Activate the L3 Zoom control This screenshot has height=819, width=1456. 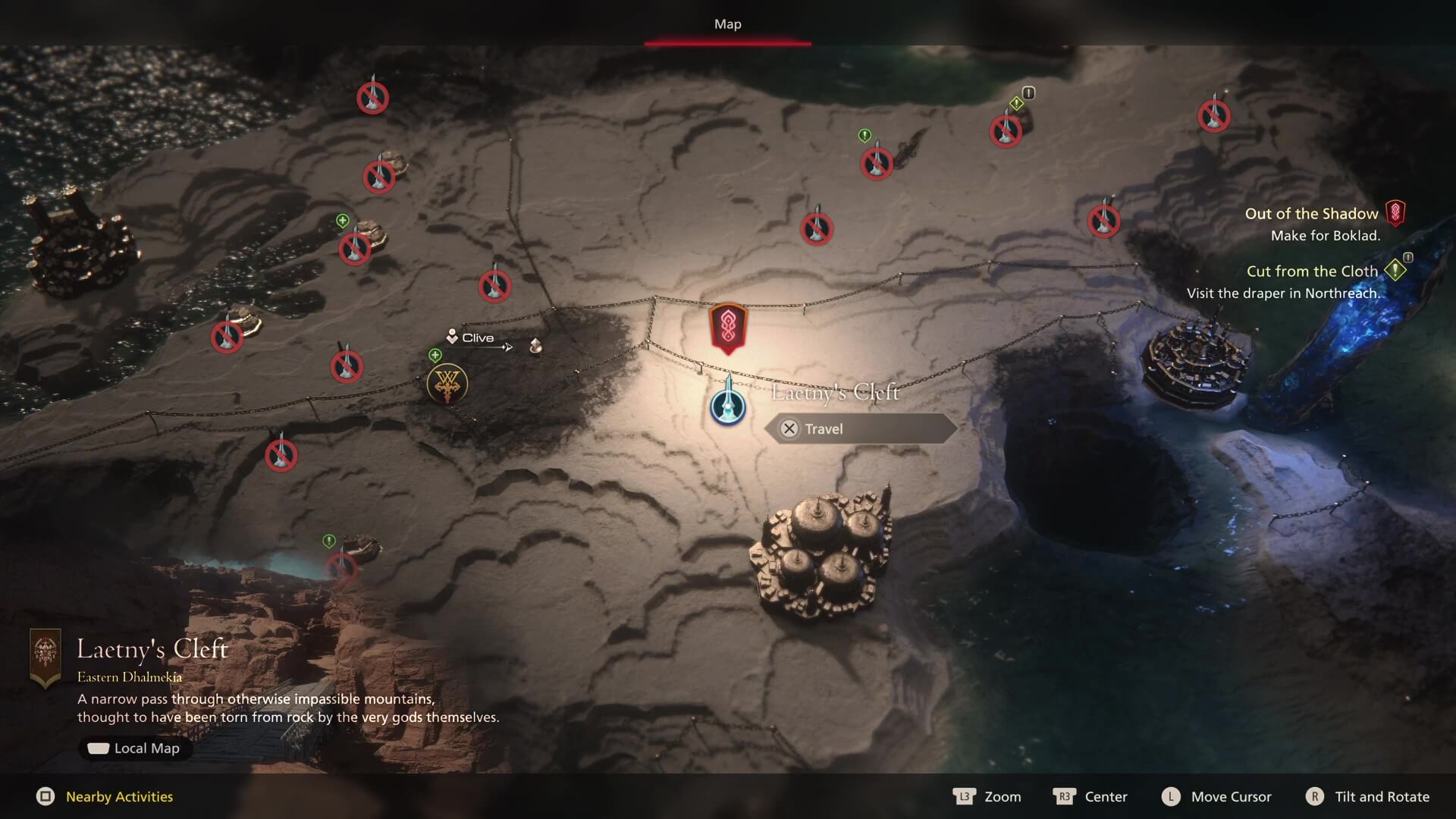[x=987, y=797]
